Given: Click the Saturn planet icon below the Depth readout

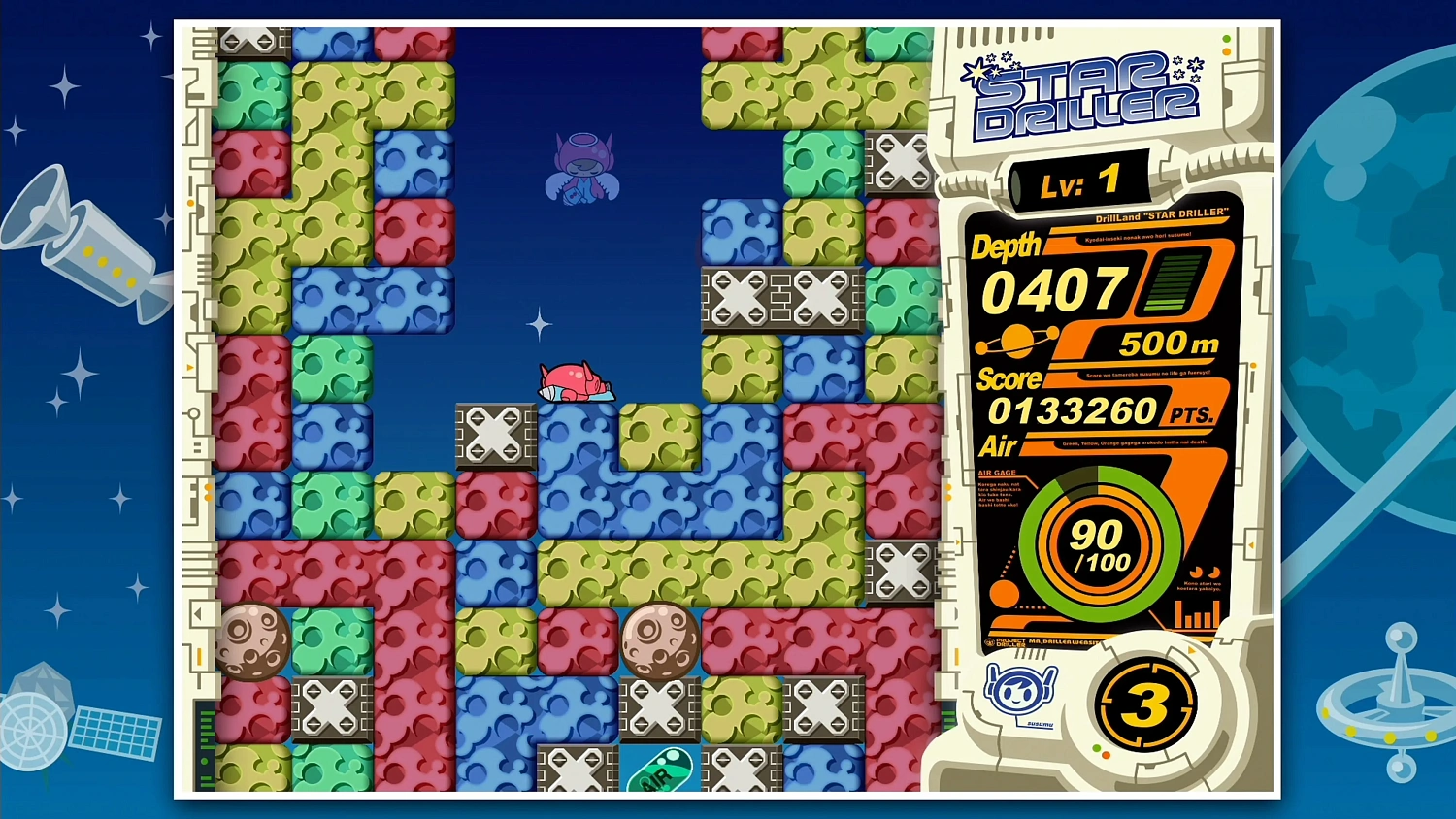Looking at the screenshot, I should click(1016, 340).
